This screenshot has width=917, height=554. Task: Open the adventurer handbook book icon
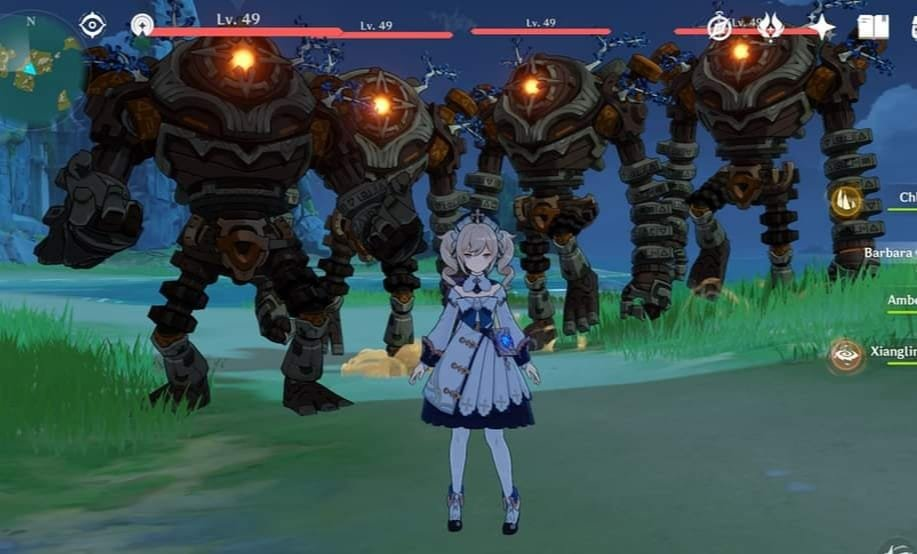(x=872, y=27)
